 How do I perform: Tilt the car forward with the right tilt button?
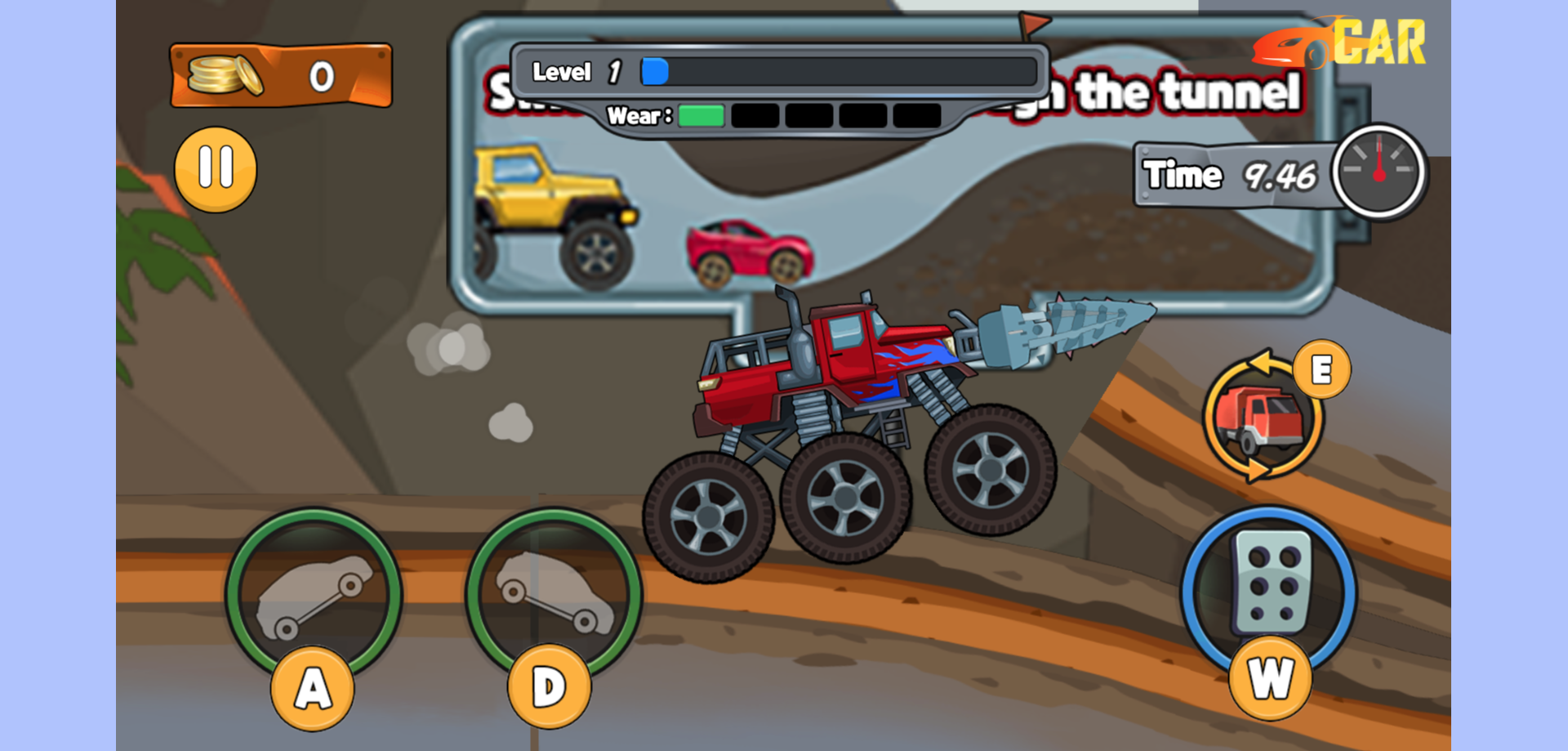553,594
